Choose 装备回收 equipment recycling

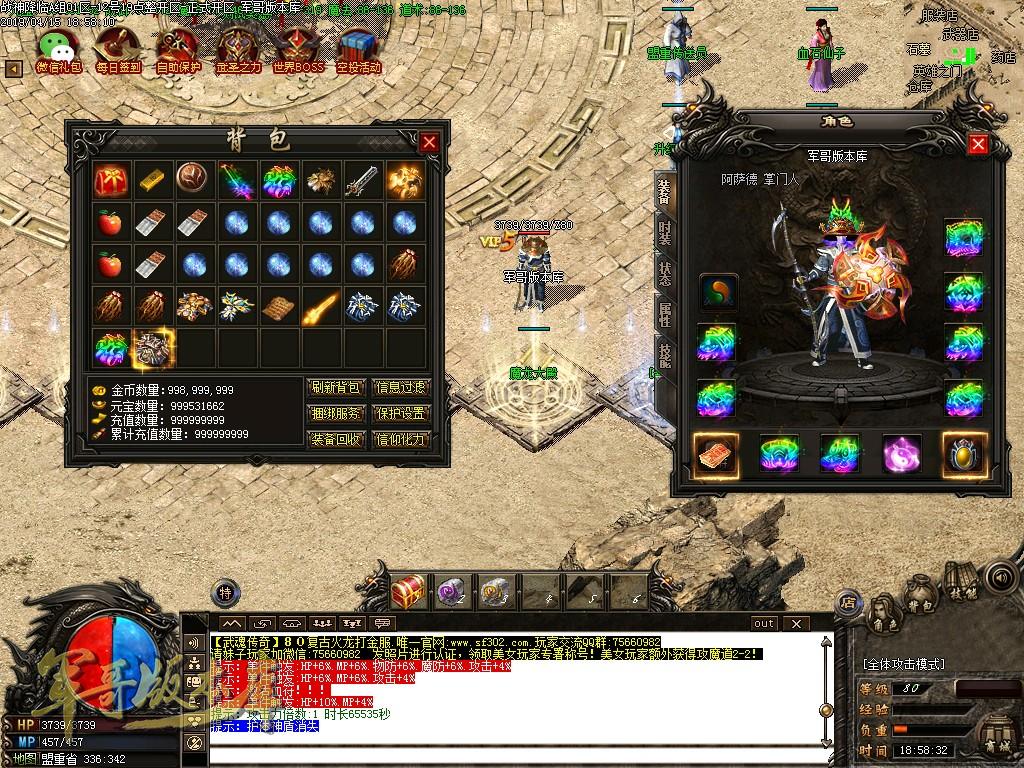point(335,439)
